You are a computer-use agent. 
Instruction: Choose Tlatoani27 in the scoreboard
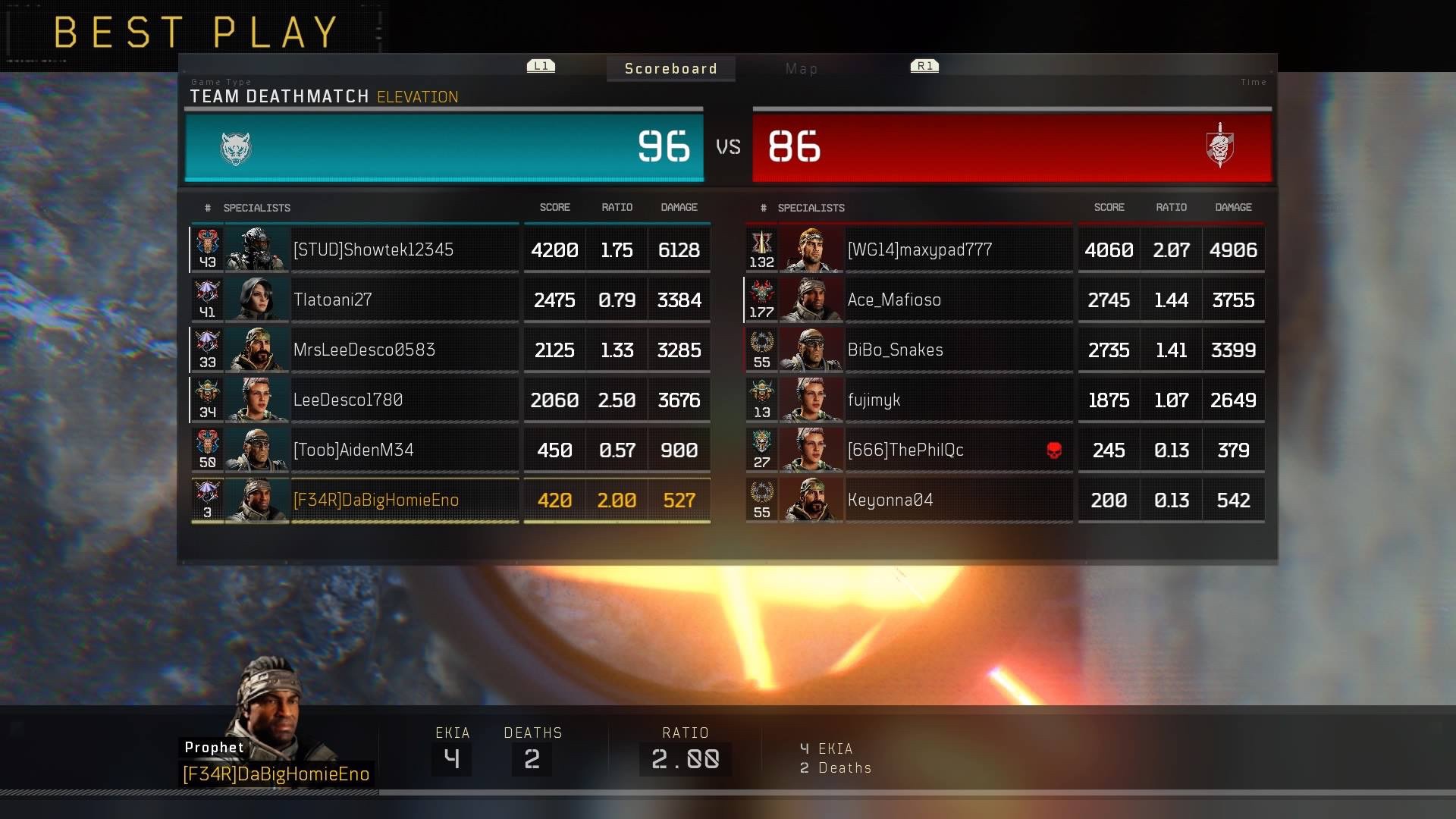click(x=332, y=300)
